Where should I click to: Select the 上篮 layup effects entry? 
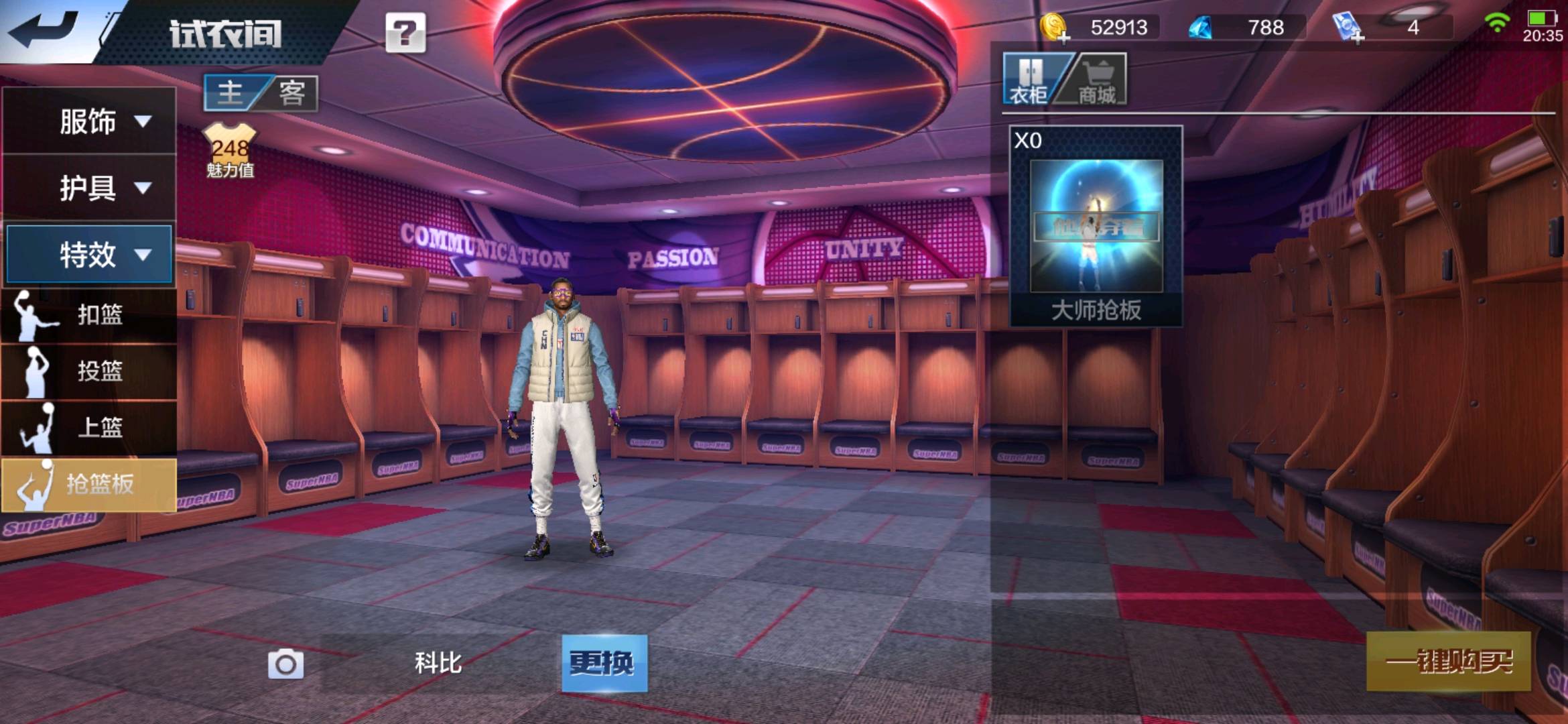tap(89, 427)
